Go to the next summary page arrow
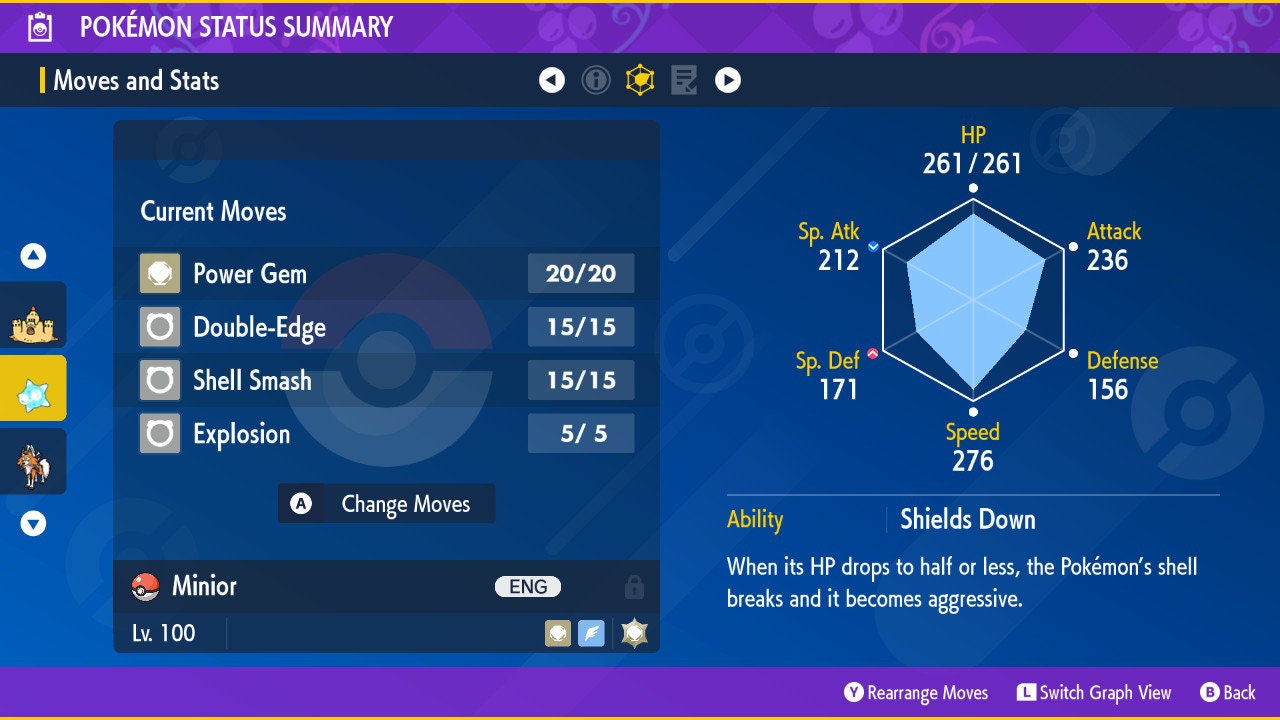Viewport: 1280px width, 720px height. 728,80
